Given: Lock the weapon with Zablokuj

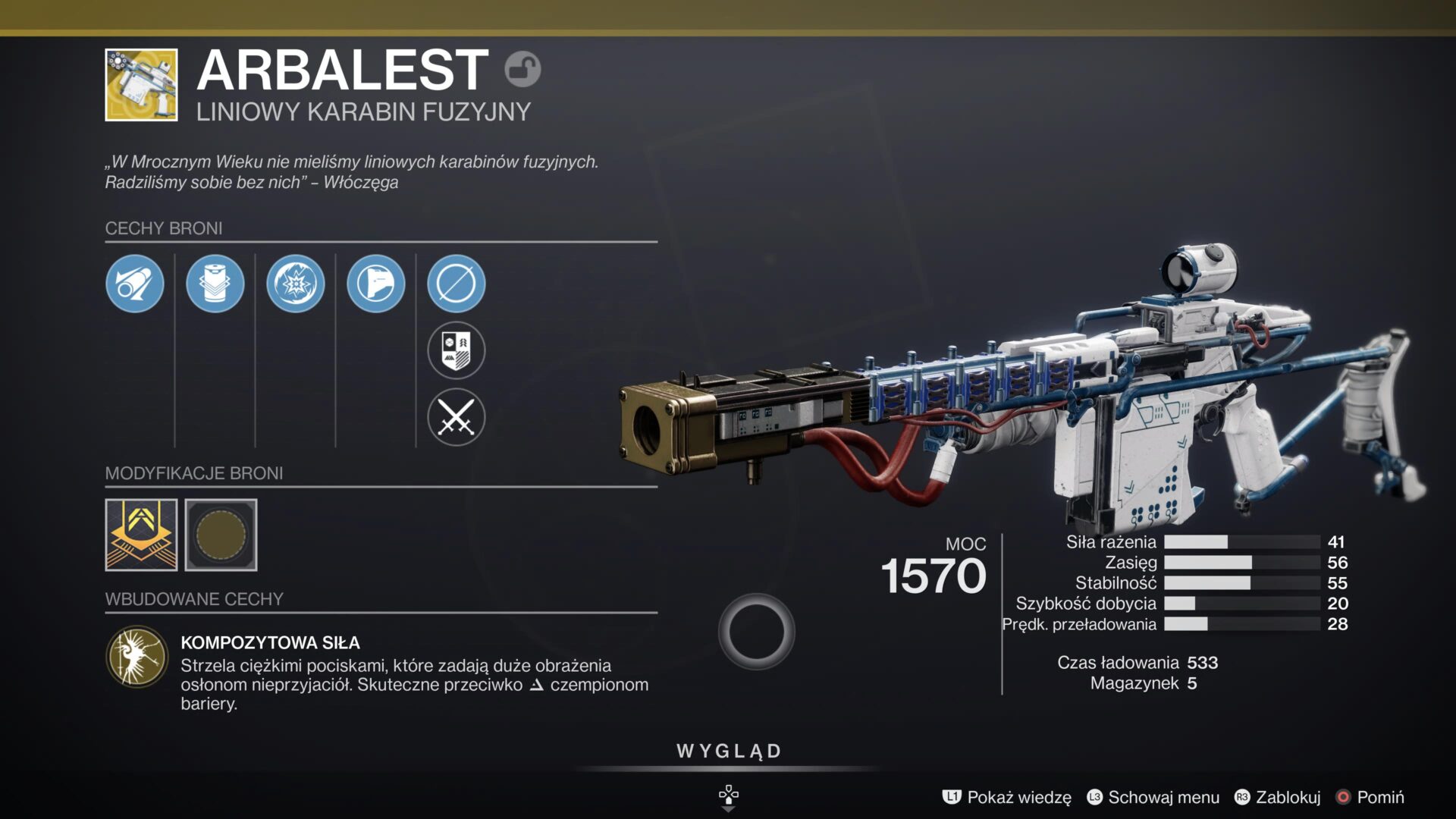Looking at the screenshot, I should pos(1278,797).
